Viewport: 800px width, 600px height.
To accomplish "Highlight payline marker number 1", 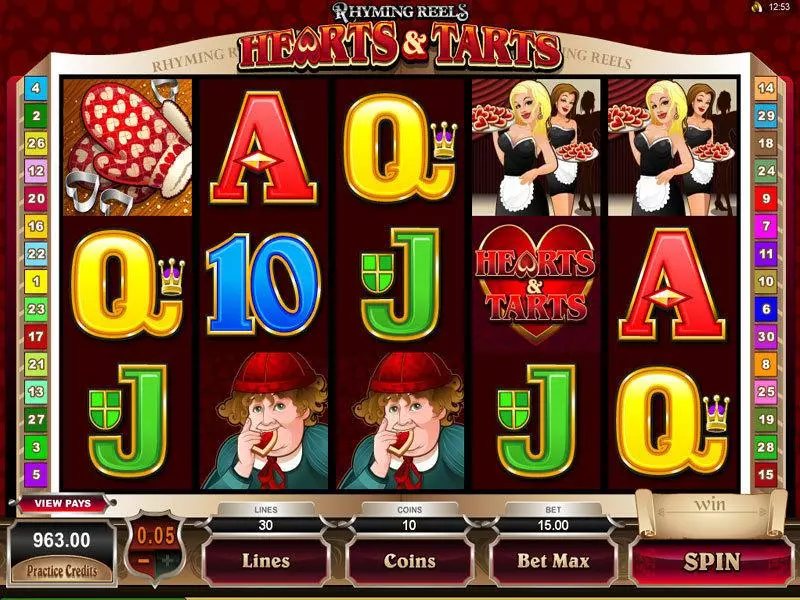I will pyautogui.click(x=35, y=282).
